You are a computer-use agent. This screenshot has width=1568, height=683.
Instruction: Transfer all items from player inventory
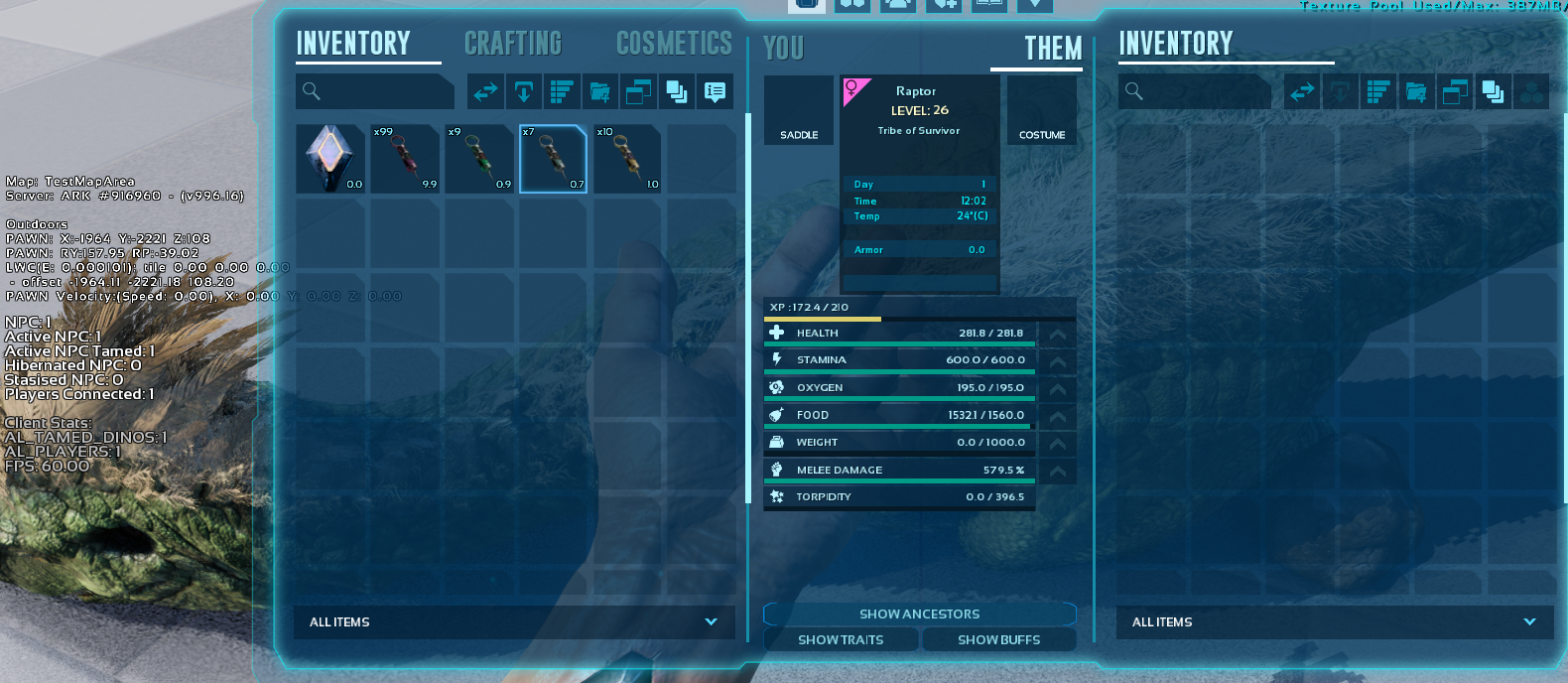click(485, 92)
